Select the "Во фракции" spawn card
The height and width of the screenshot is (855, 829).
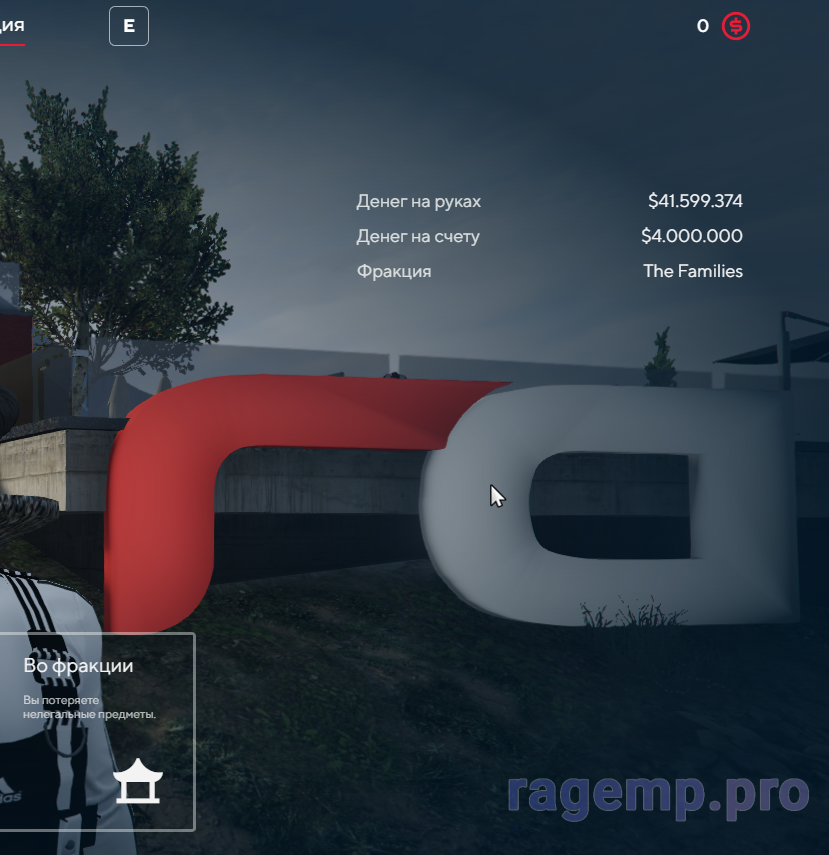[x=96, y=731]
